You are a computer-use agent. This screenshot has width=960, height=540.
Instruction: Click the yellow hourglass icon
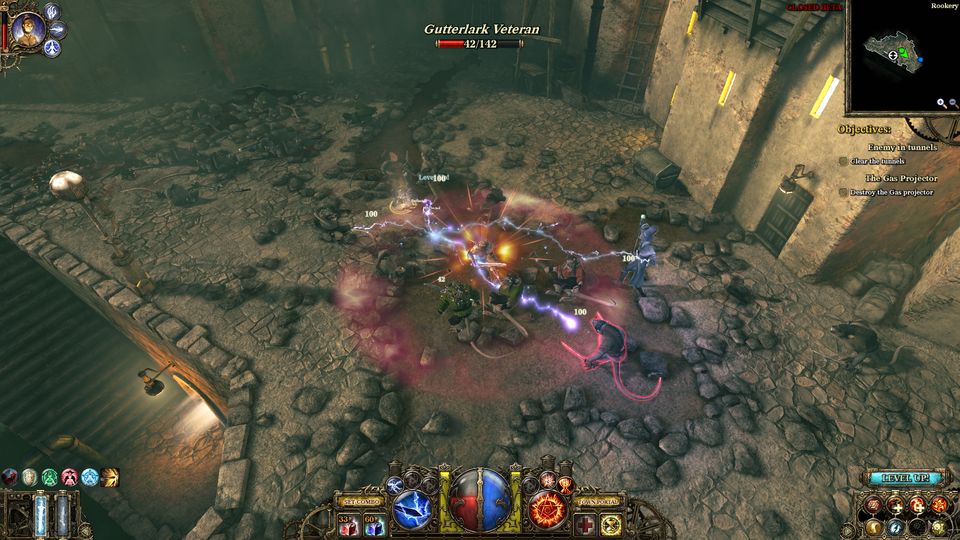611,524
